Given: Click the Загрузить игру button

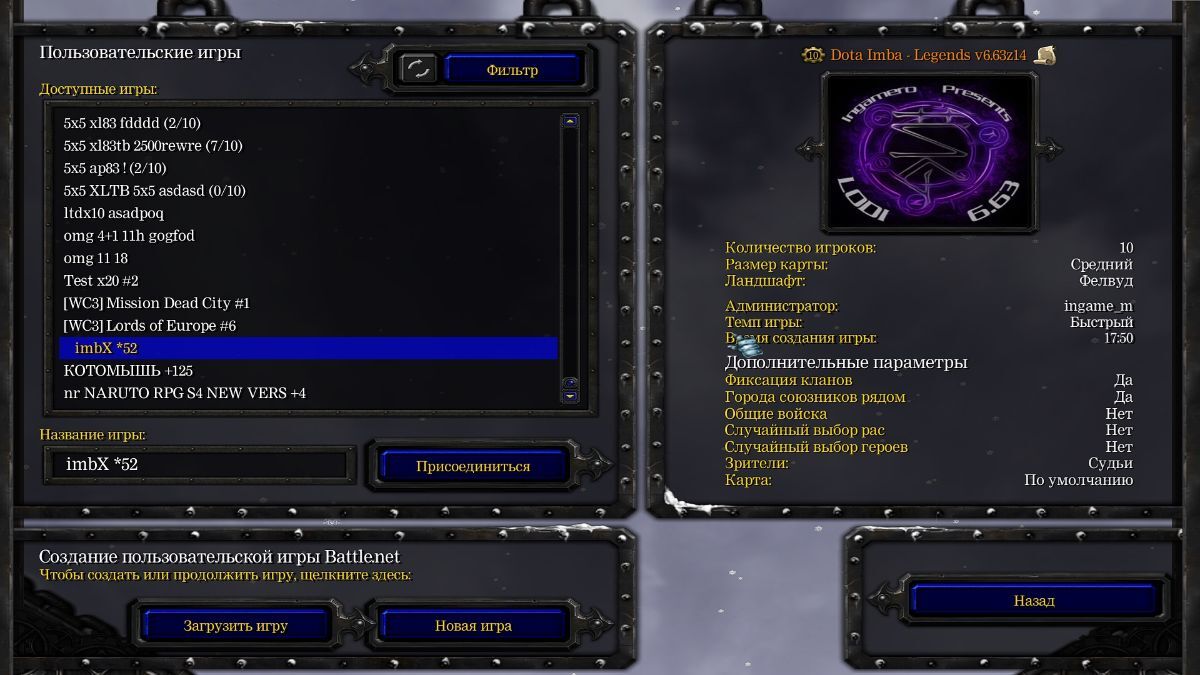Looking at the screenshot, I should click(x=235, y=626).
